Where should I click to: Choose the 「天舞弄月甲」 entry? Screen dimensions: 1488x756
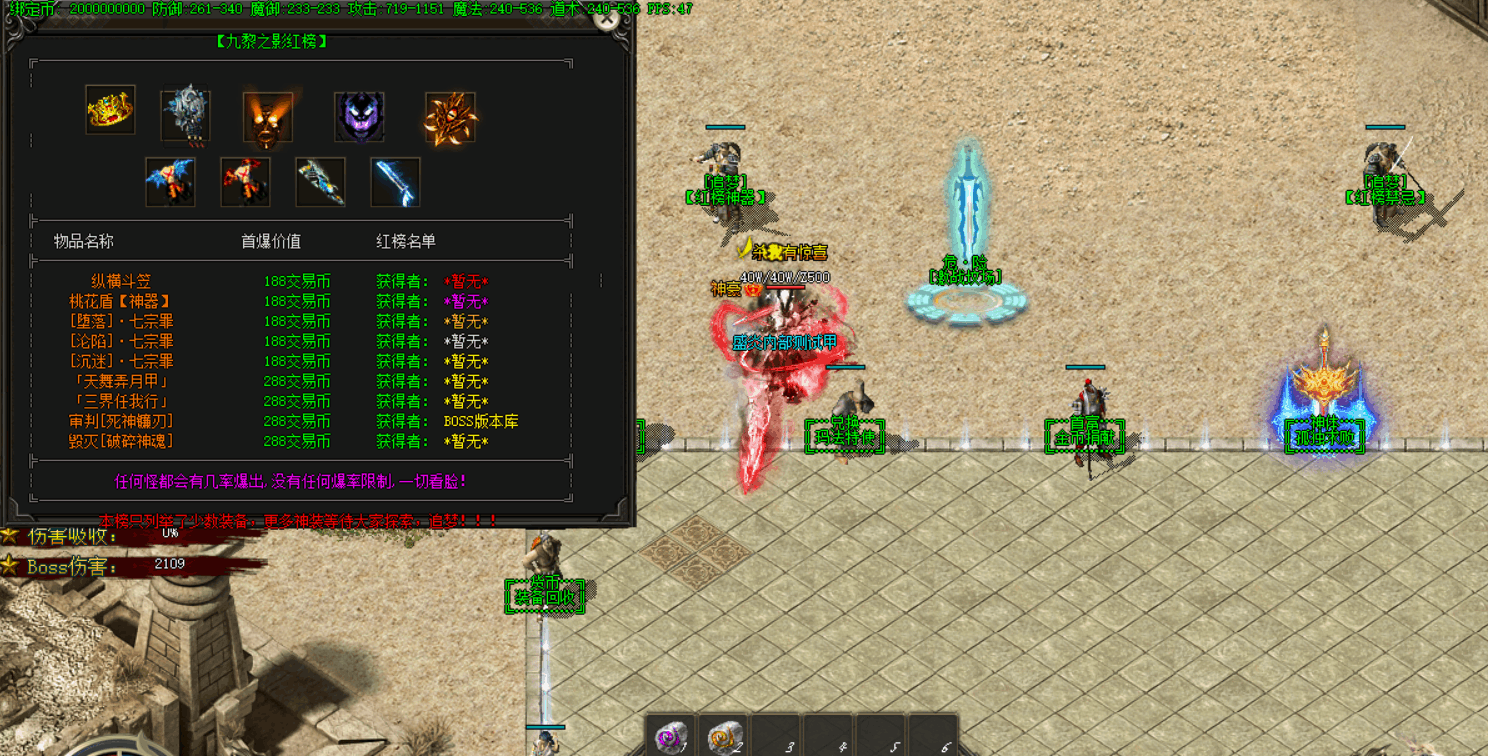point(121,382)
